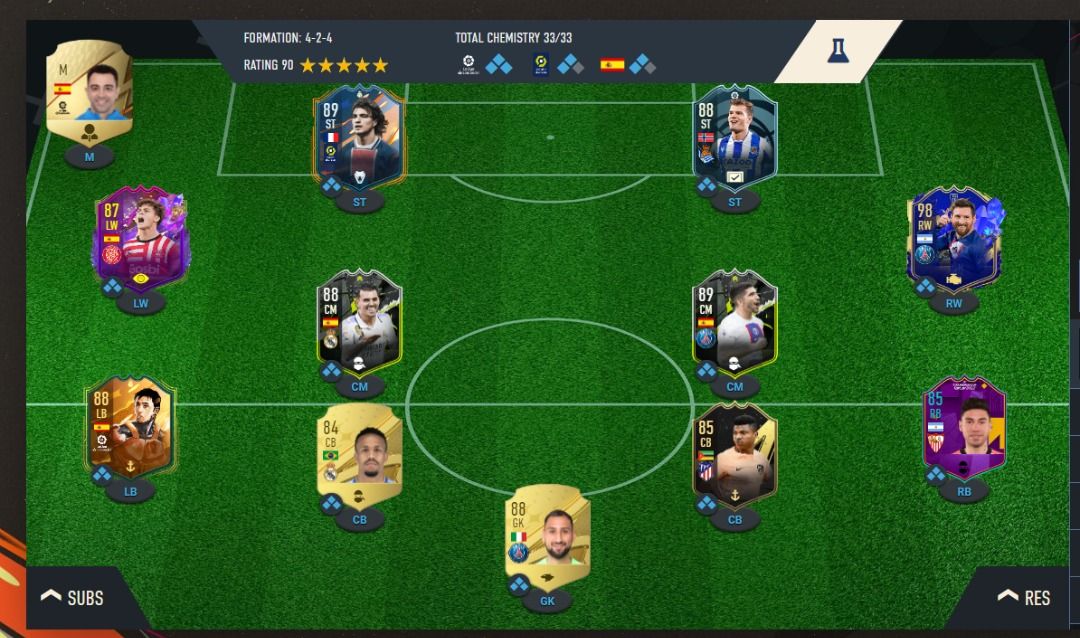The height and width of the screenshot is (638, 1080).
Task: Select the 88-rated goalkeeper card
Action: [546, 538]
